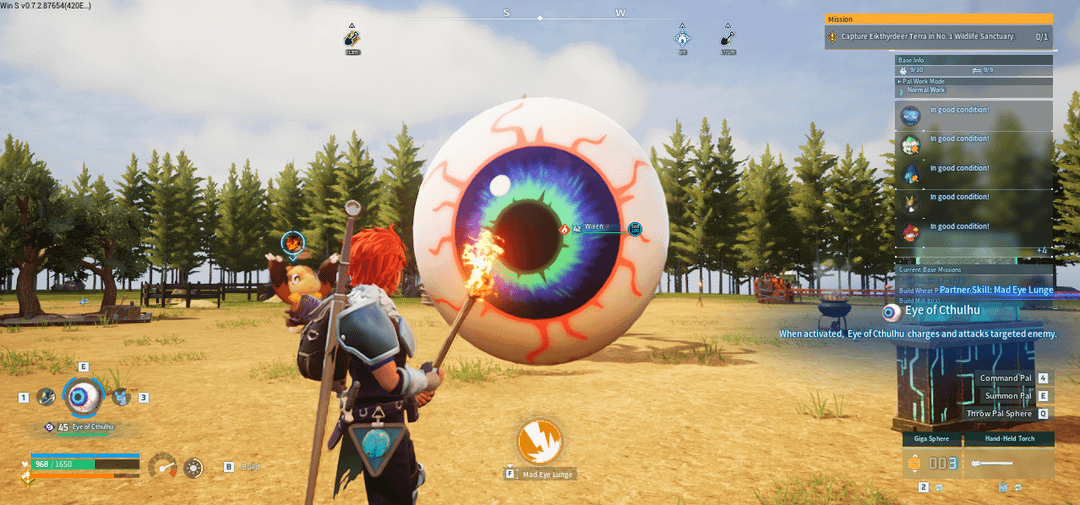Viewport: 1080px width, 505px height.
Task: Open the Current Base Missions panel header
Action: [973, 269]
